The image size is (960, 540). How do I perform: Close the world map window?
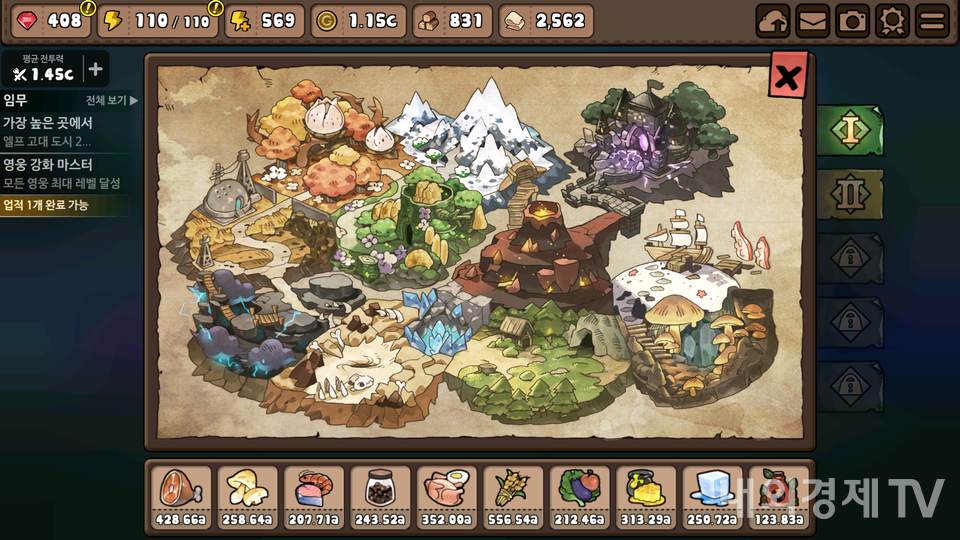tap(788, 75)
